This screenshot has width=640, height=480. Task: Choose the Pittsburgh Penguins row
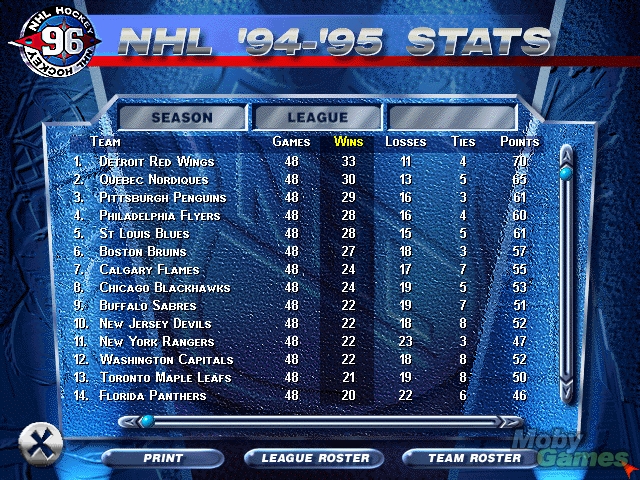(163, 197)
